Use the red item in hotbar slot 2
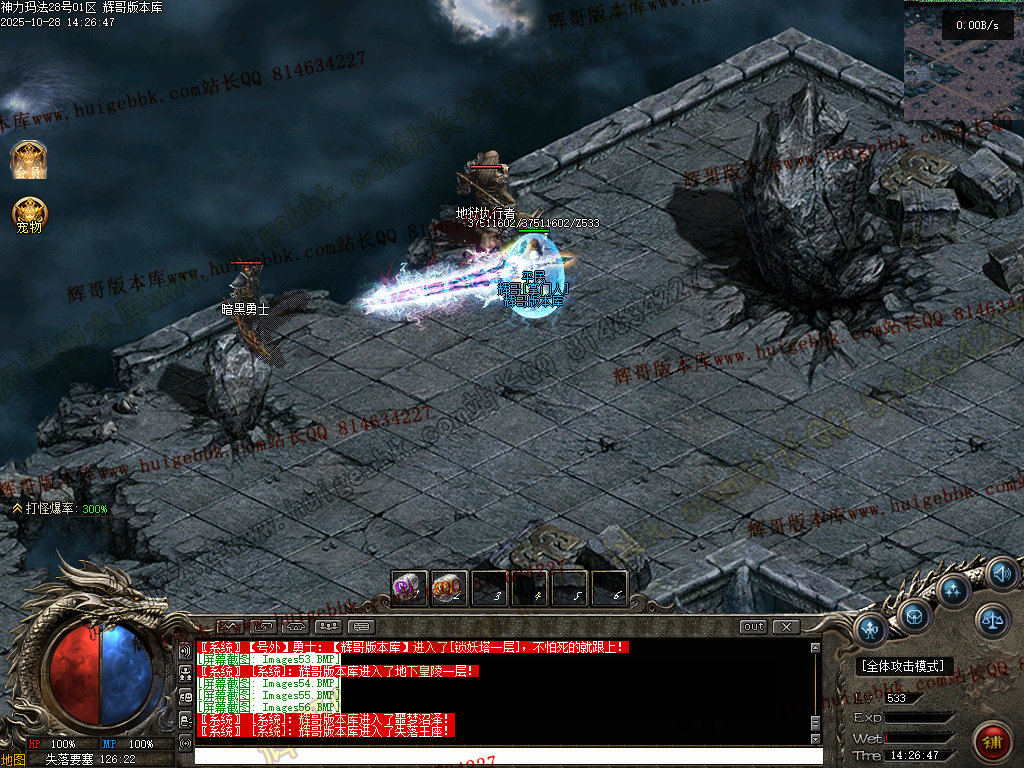1024x768 pixels. click(449, 588)
